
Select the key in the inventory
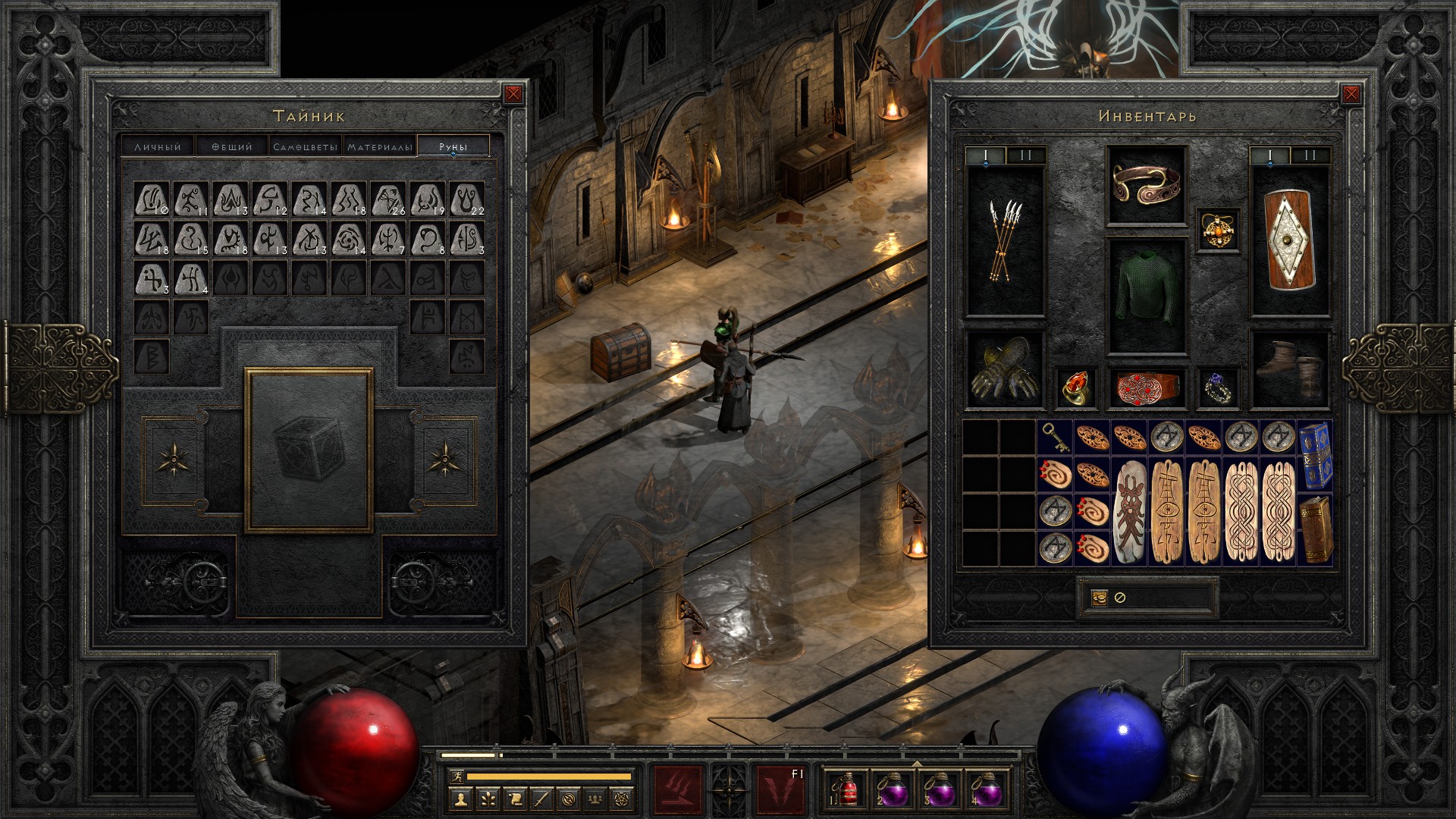point(1055,438)
